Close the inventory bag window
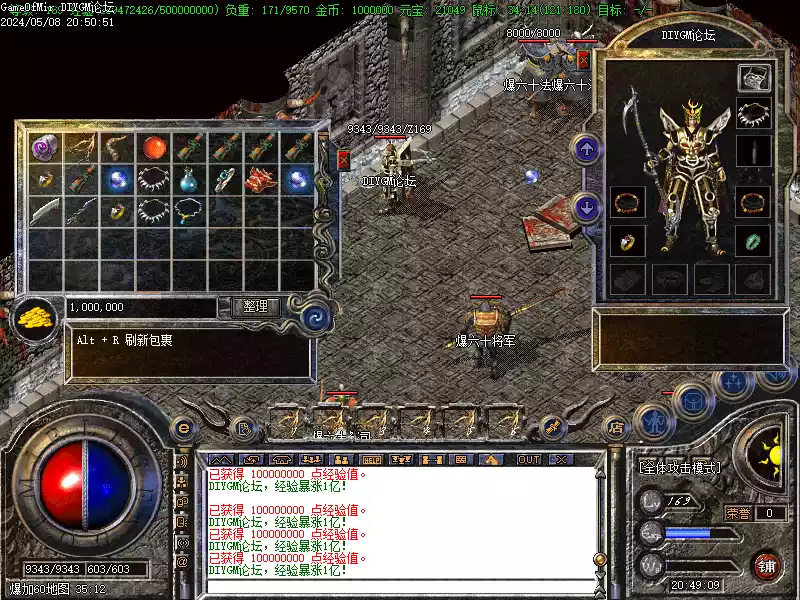 (344, 160)
